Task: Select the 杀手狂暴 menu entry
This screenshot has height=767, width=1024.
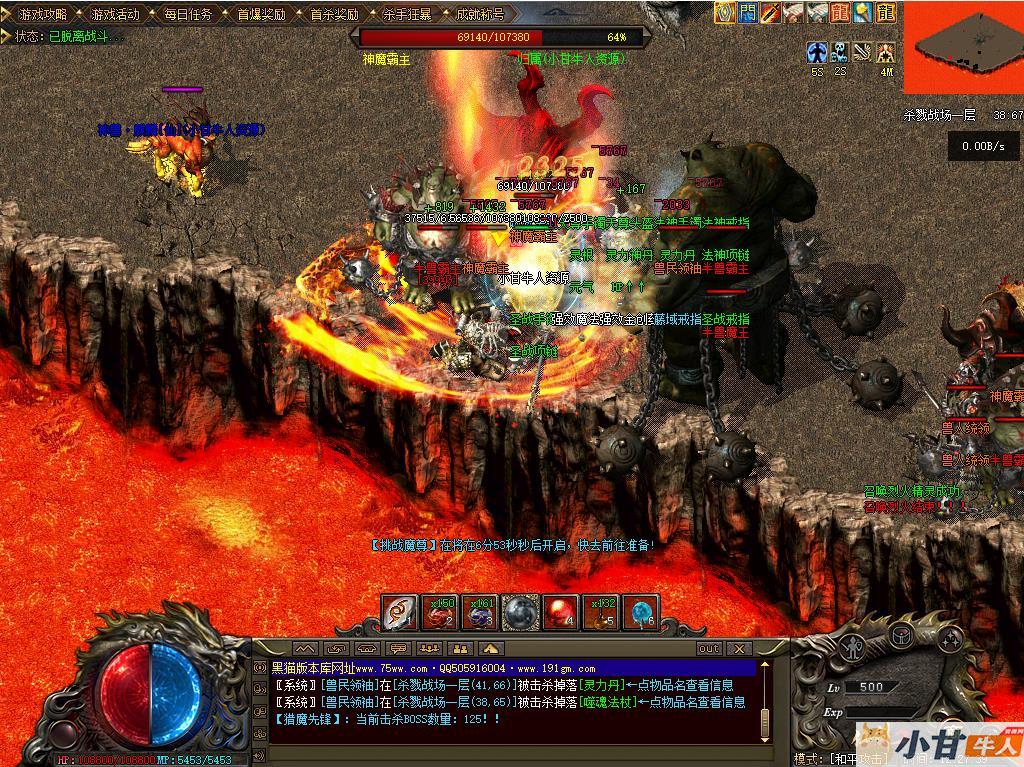Action: point(407,14)
